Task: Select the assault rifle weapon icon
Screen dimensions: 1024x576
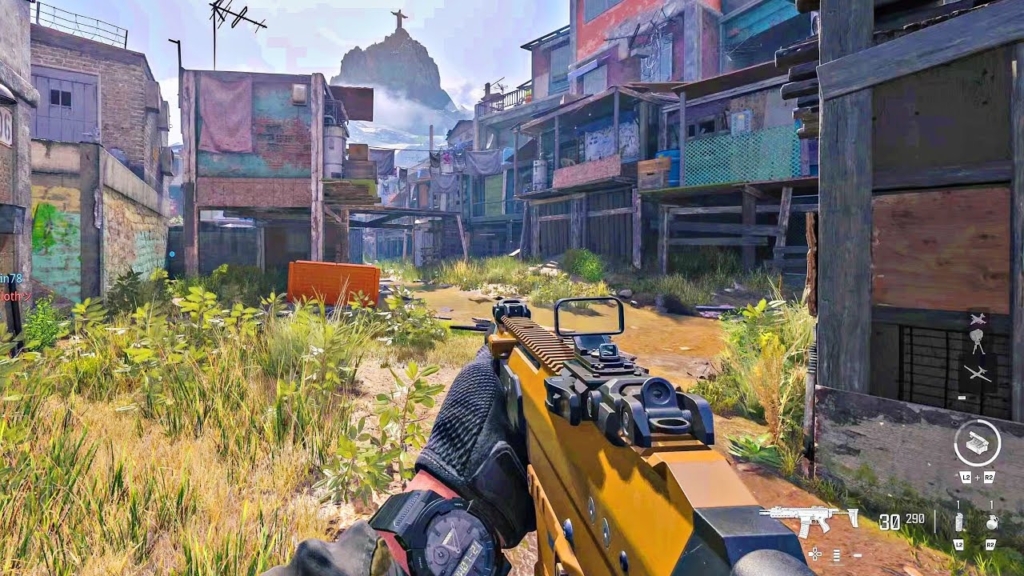Action: click(808, 518)
